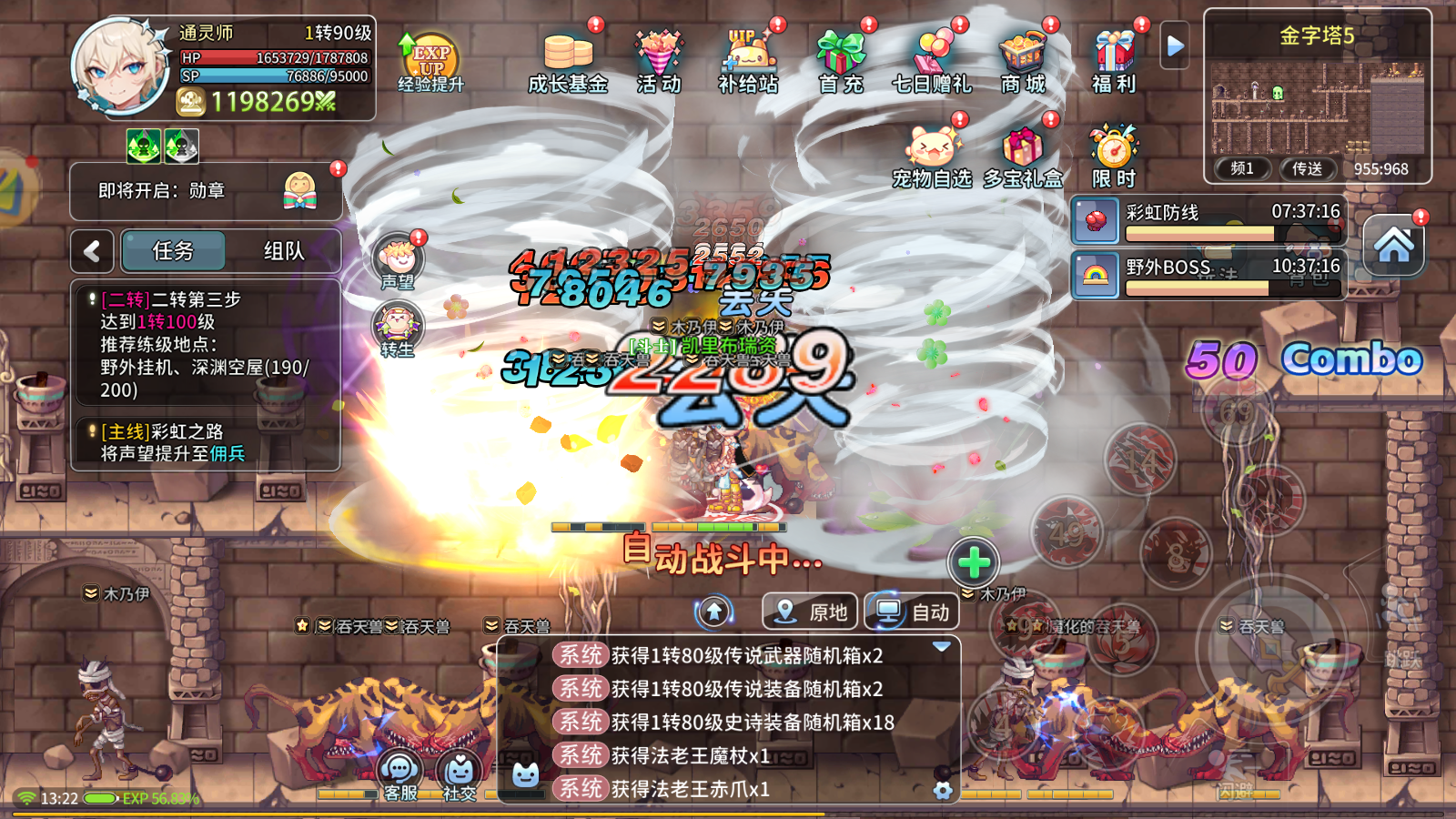Screen dimensions: 1456x819
Task: Open the 限时 limited-time event
Action: coord(1112,147)
